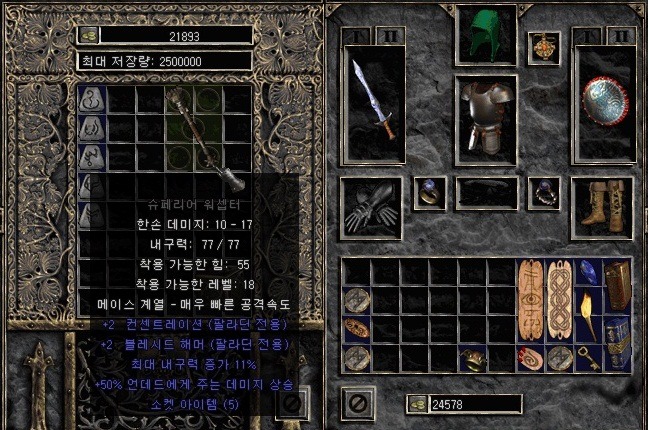Select the green hooded helm
Image resolution: width=650 pixels, height=430 pixels.
pos(485,34)
